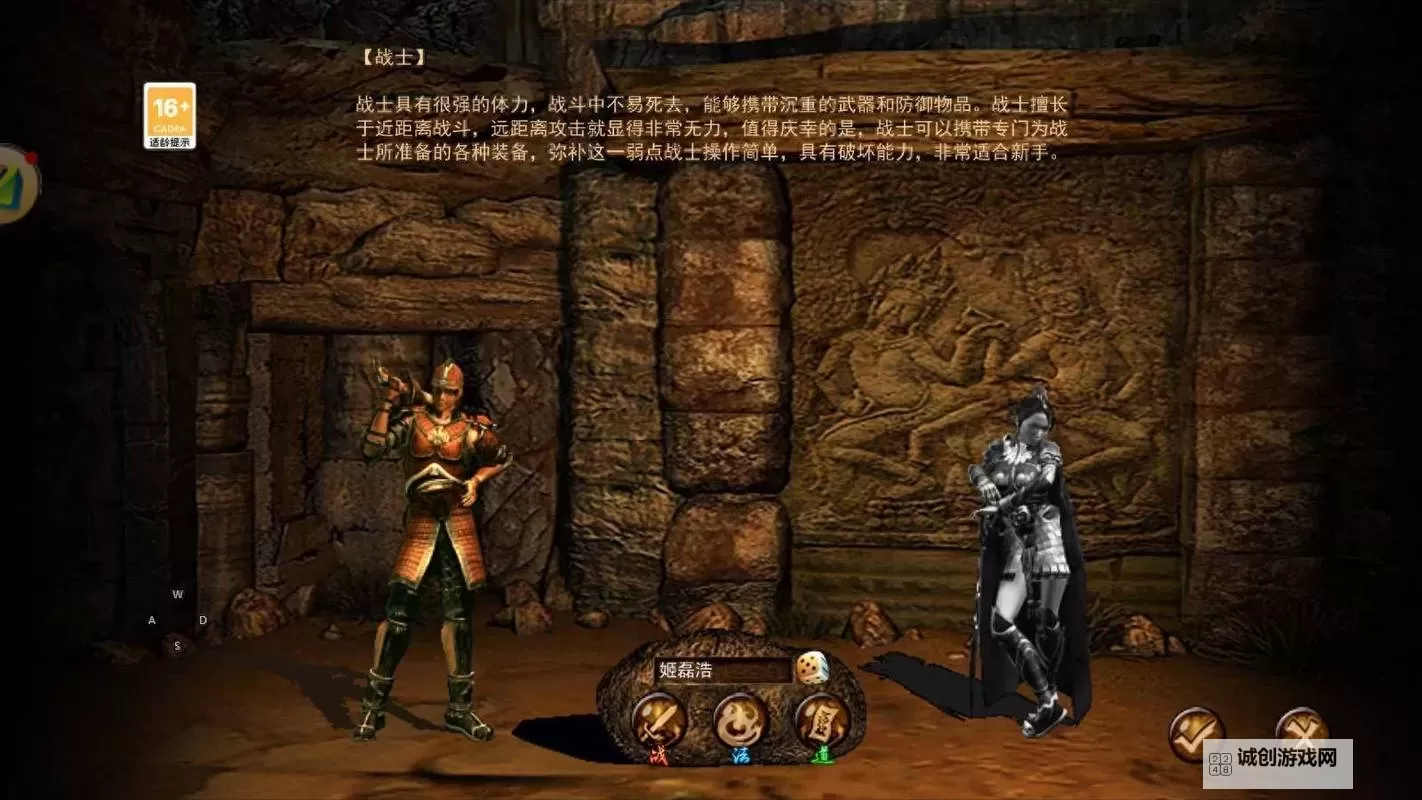Click the S movement key indicator
The height and width of the screenshot is (800, 1422).
pos(178,645)
